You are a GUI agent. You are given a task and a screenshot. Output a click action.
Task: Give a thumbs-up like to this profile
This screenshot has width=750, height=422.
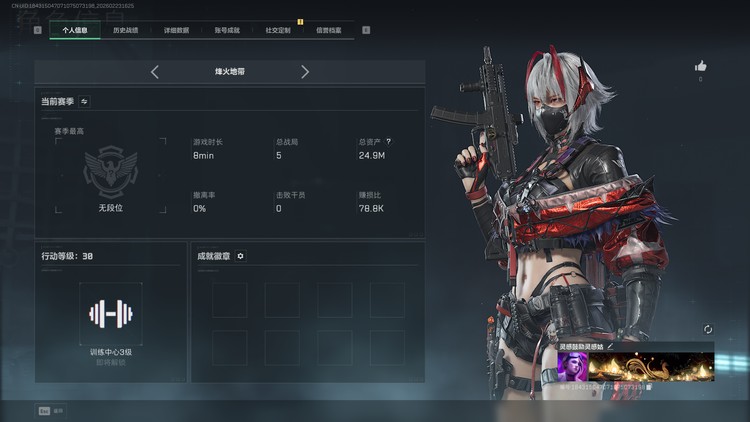pos(700,66)
